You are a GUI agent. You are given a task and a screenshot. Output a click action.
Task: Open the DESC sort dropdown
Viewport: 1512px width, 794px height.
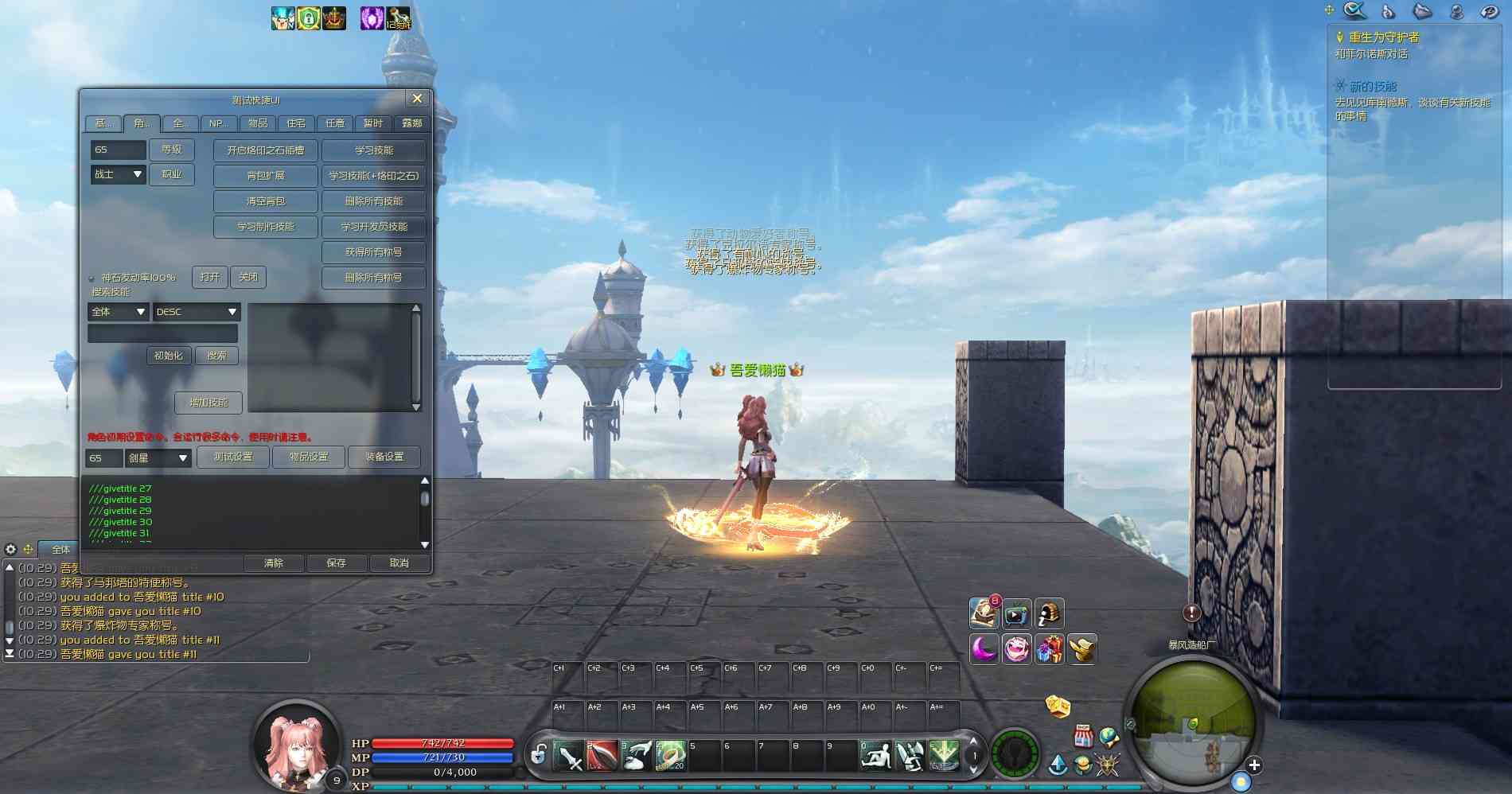tap(197, 312)
